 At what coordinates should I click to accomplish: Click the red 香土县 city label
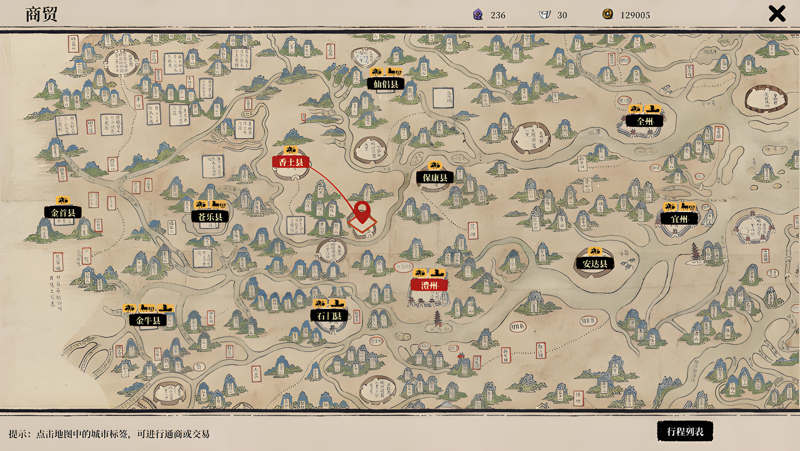pyautogui.click(x=292, y=162)
